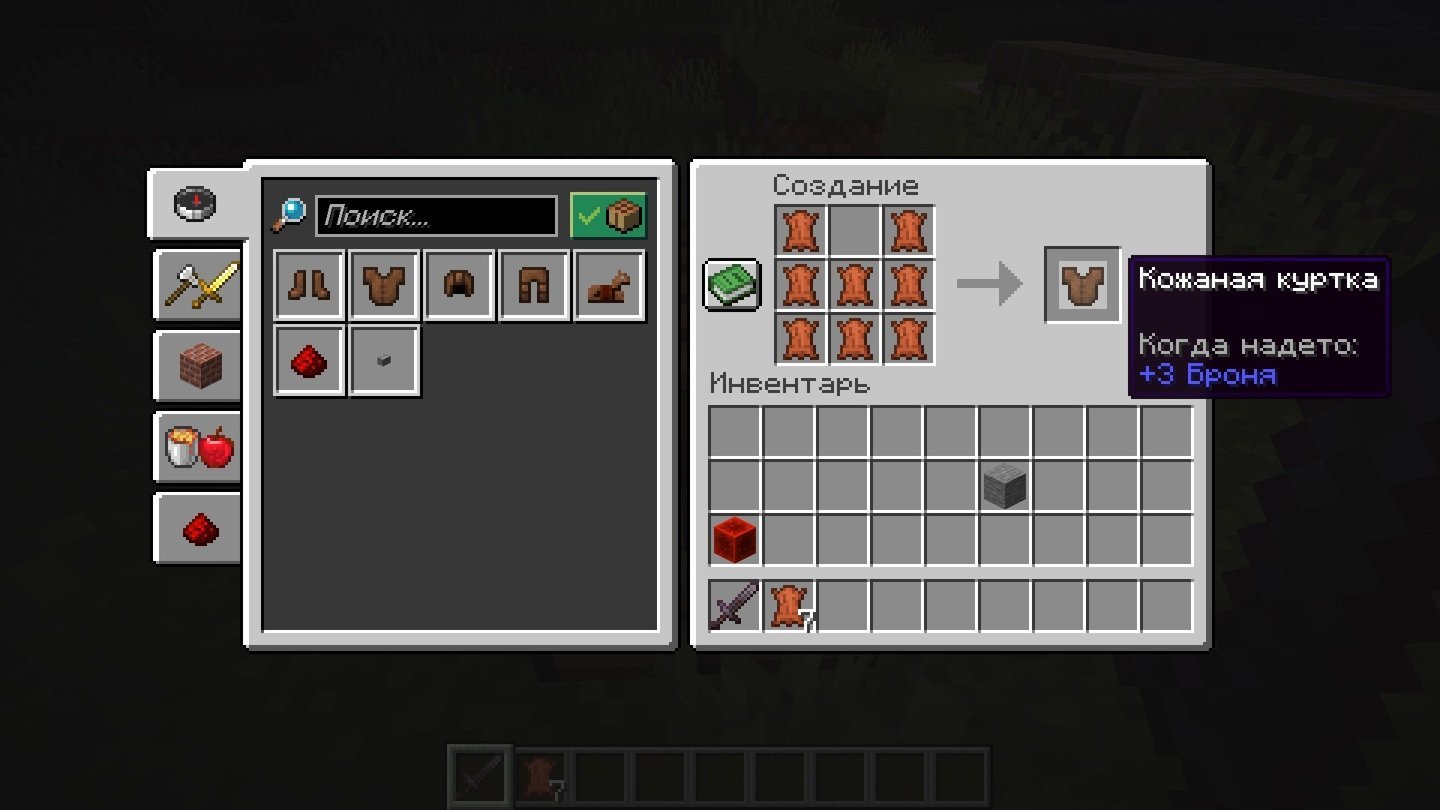Screen dimensions: 1440x810
Task: Click the stone block in inventory
Action: click(x=1005, y=486)
